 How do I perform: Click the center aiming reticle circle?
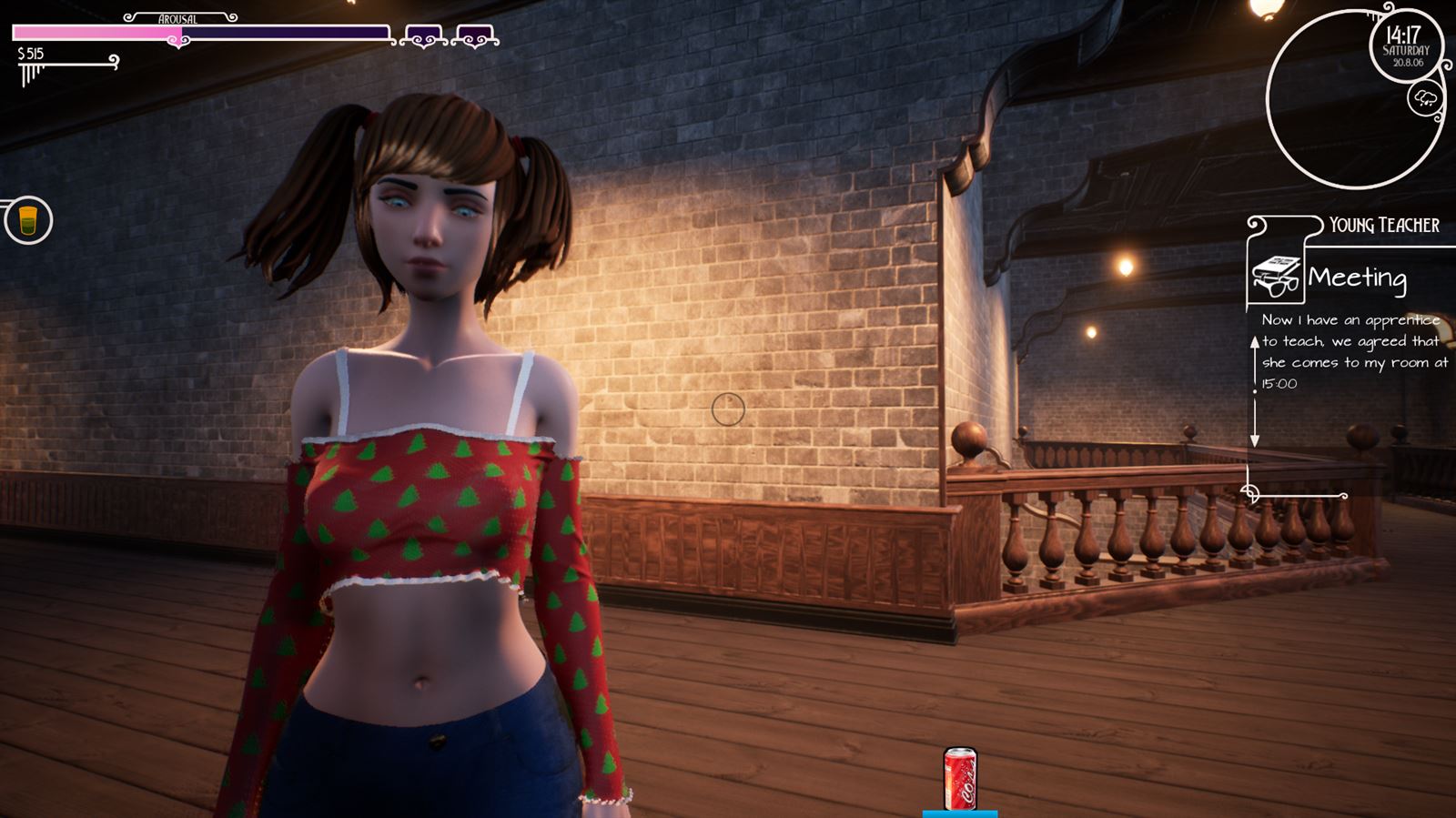click(727, 411)
